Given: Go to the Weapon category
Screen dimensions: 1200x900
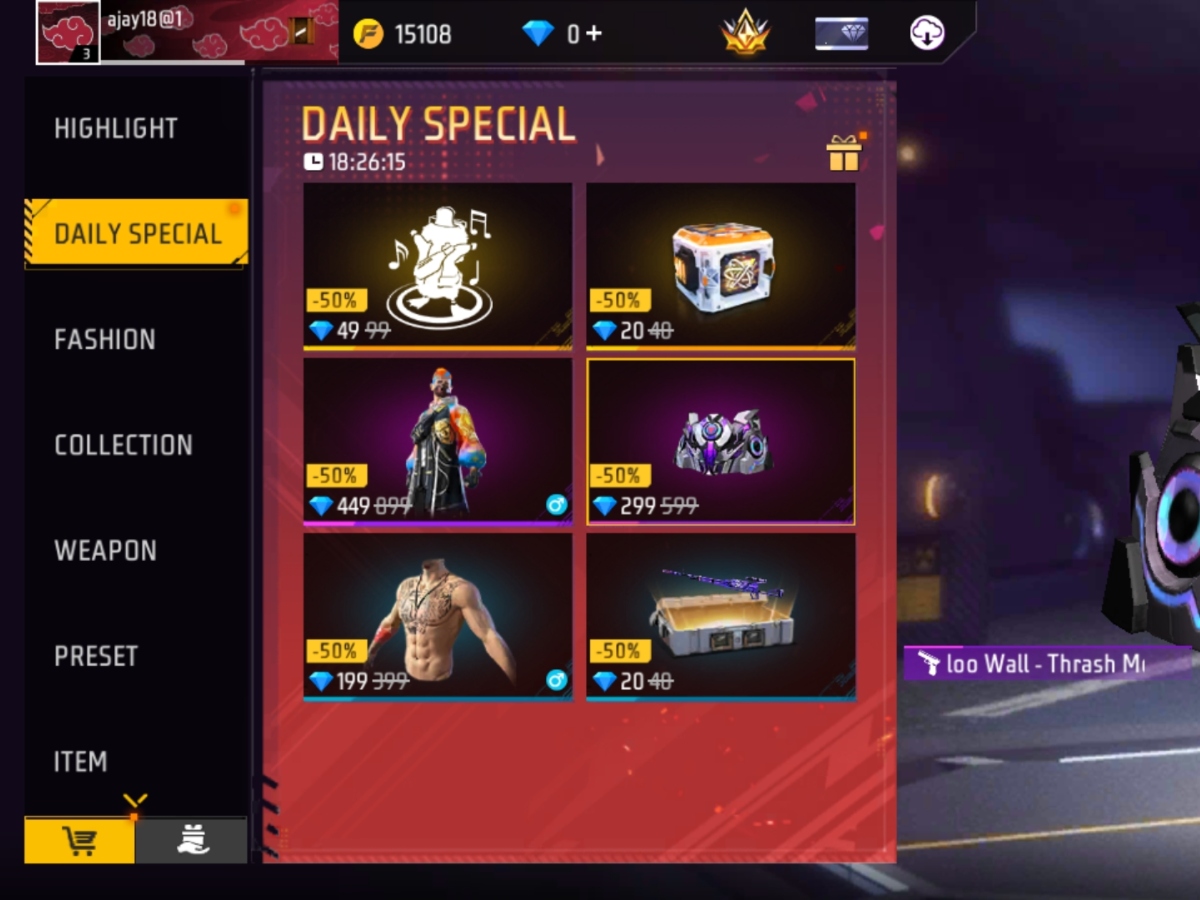Looking at the screenshot, I should pos(105,551).
